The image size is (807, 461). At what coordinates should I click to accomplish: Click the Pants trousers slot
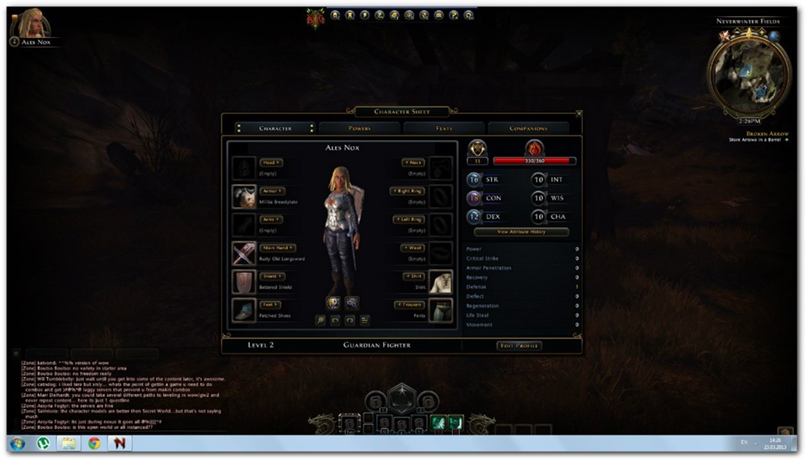[441, 310]
